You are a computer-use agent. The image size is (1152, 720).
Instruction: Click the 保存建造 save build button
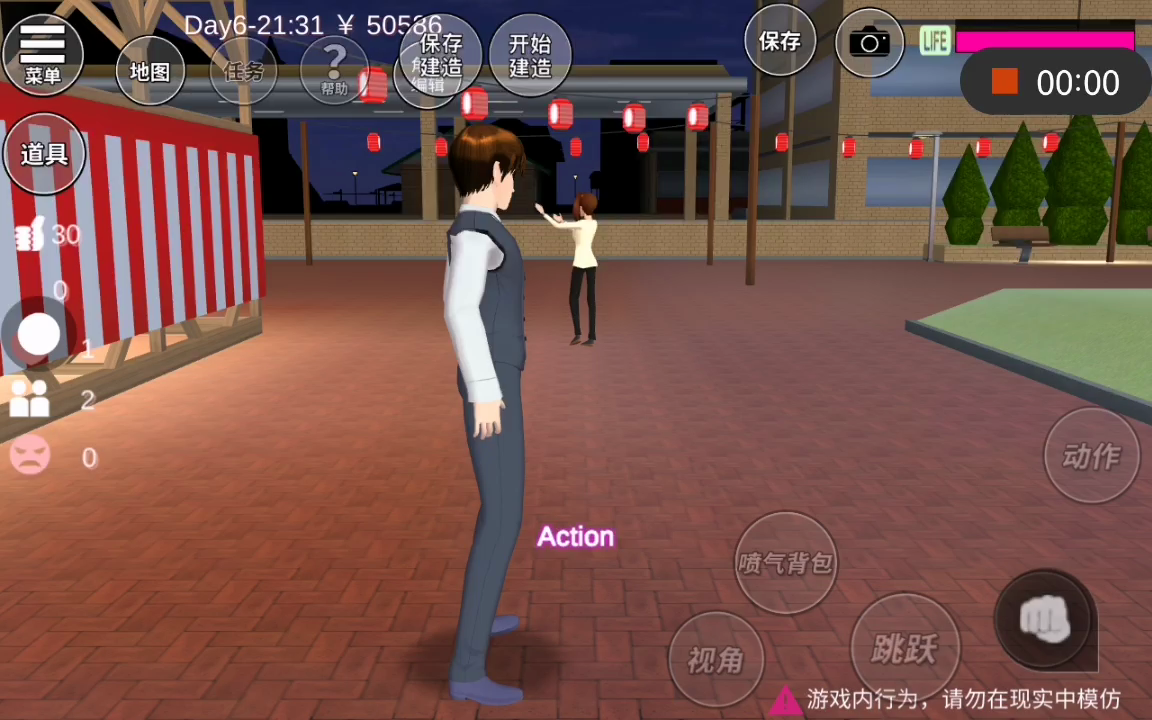(440, 55)
